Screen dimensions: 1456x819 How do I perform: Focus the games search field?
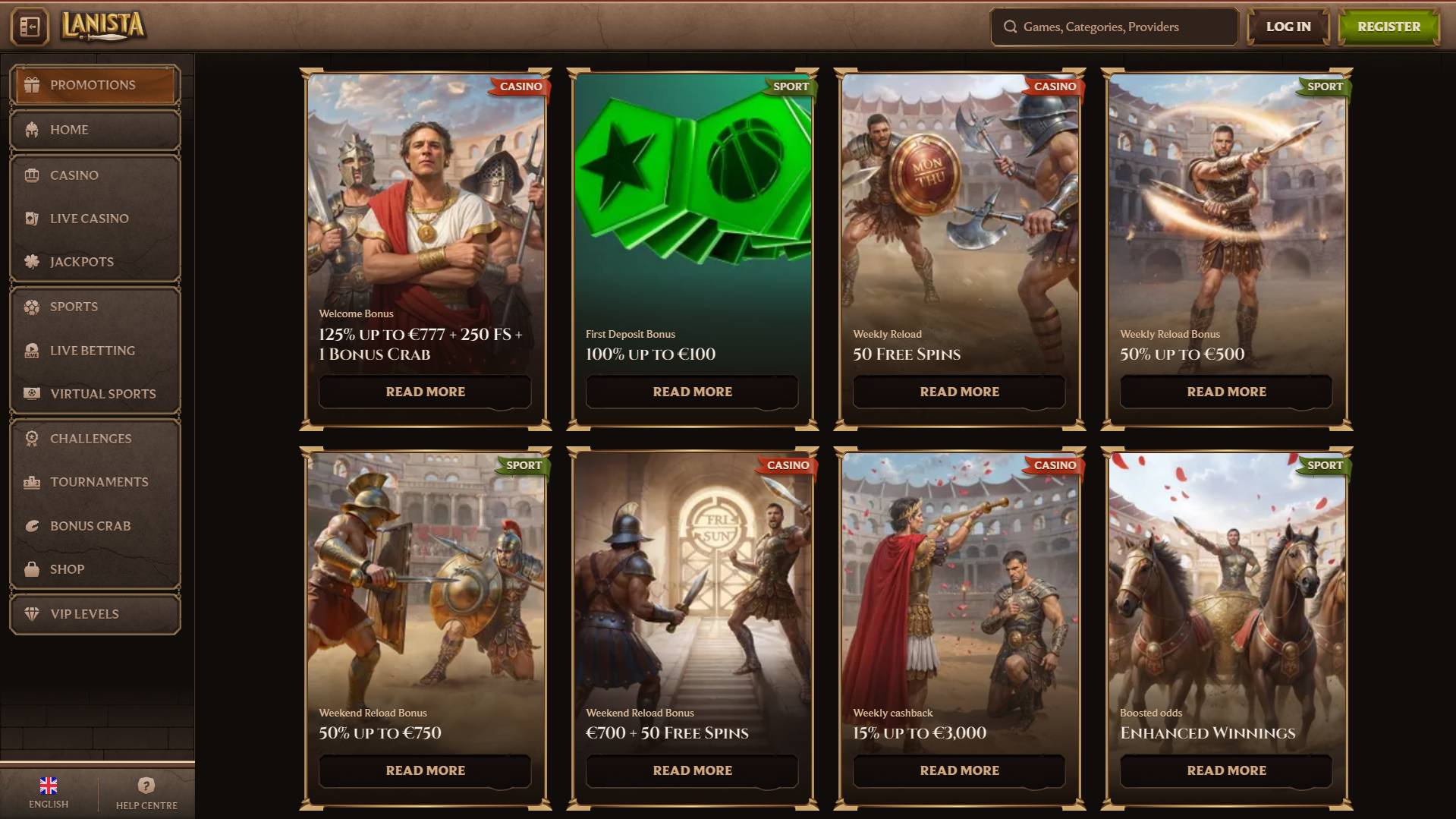(1114, 27)
